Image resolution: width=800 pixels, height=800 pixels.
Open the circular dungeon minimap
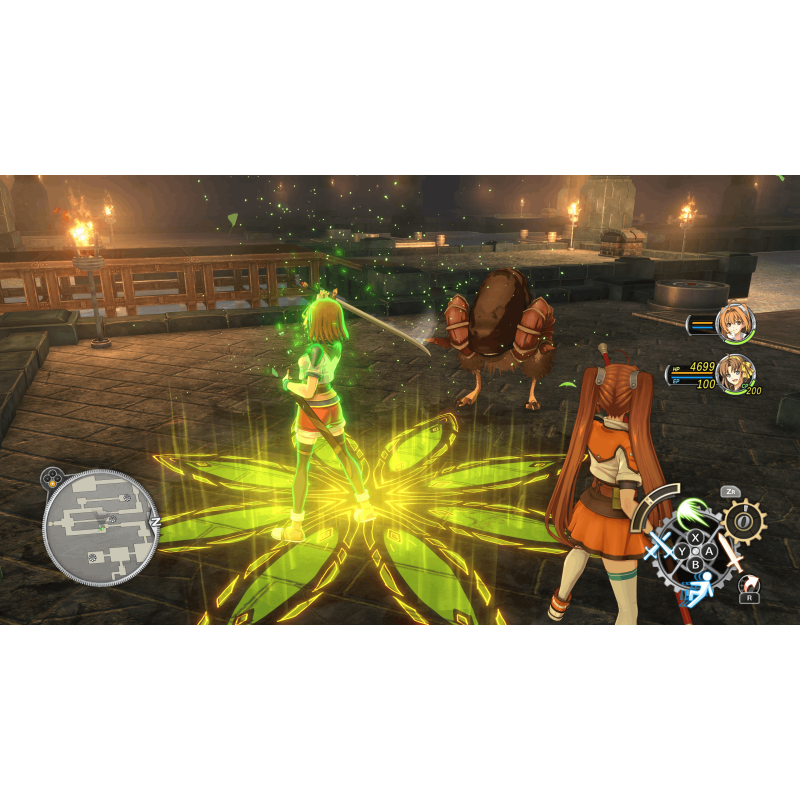pyautogui.click(x=100, y=527)
